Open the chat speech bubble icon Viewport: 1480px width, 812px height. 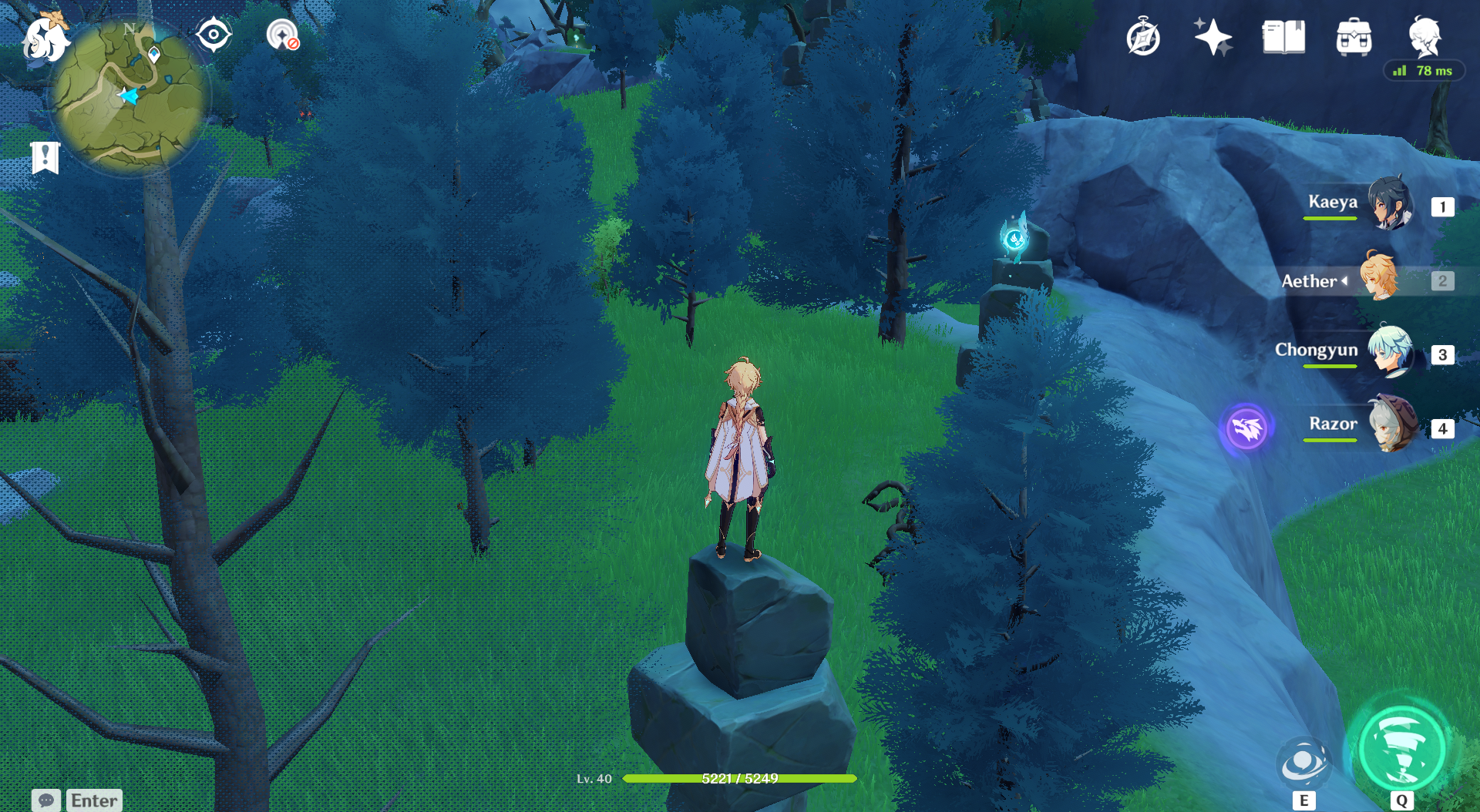point(46,800)
